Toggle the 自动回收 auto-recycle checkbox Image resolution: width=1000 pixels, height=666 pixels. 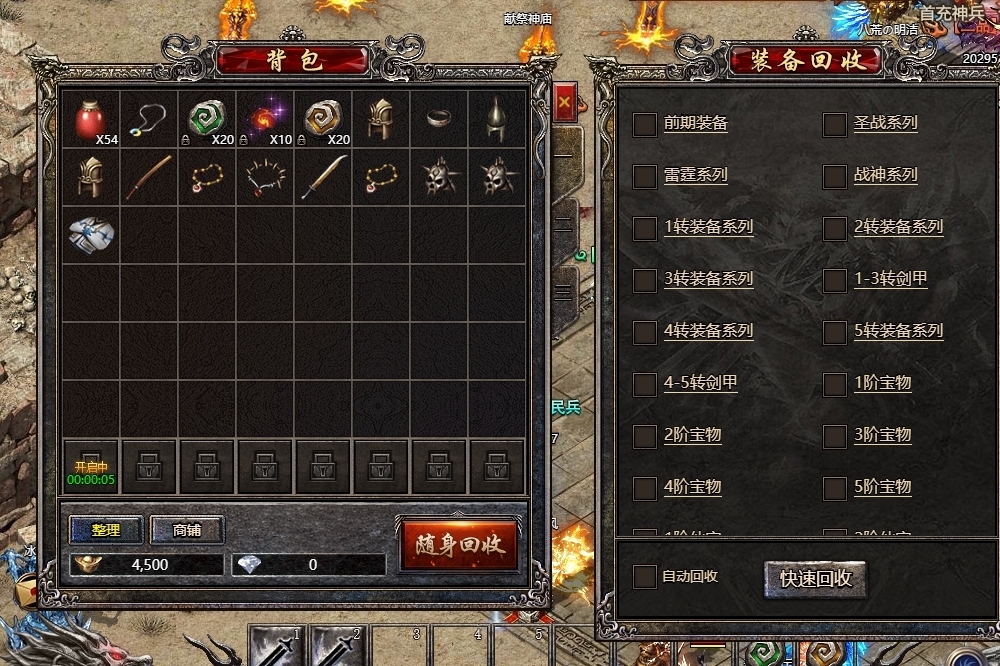pos(645,577)
